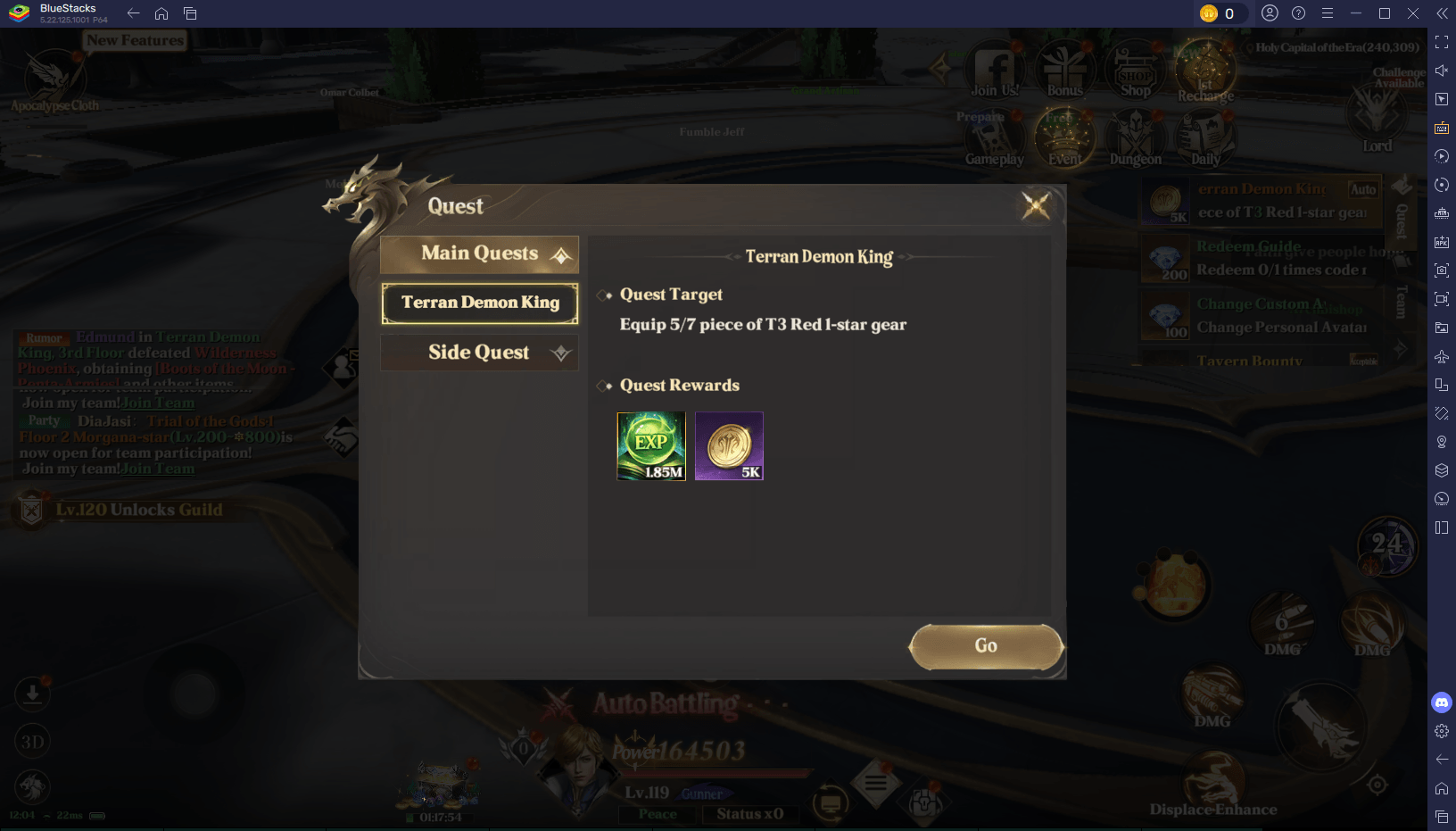1456x831 pixels.
Task: Inspect the EXP 1.85M reward icon
Action: 651,446
